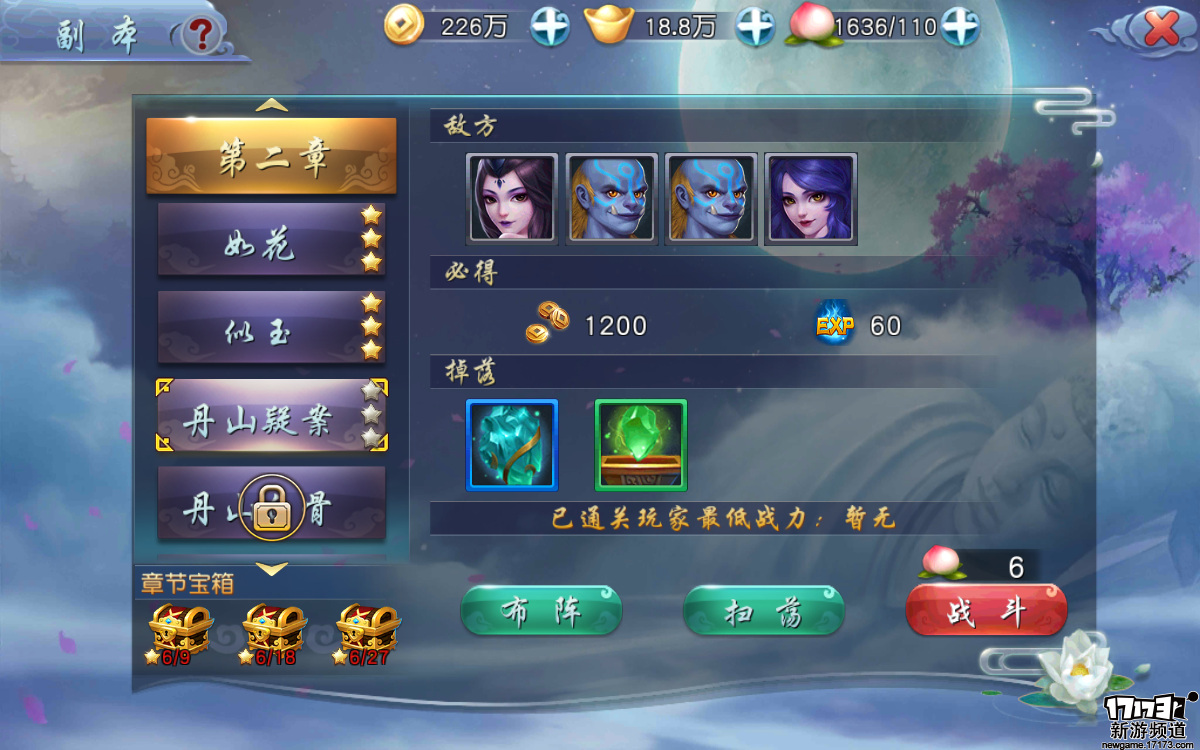Viewport: 1200px width, 750px height.
Task: Open the help question mark button
Action: point(203,35)
